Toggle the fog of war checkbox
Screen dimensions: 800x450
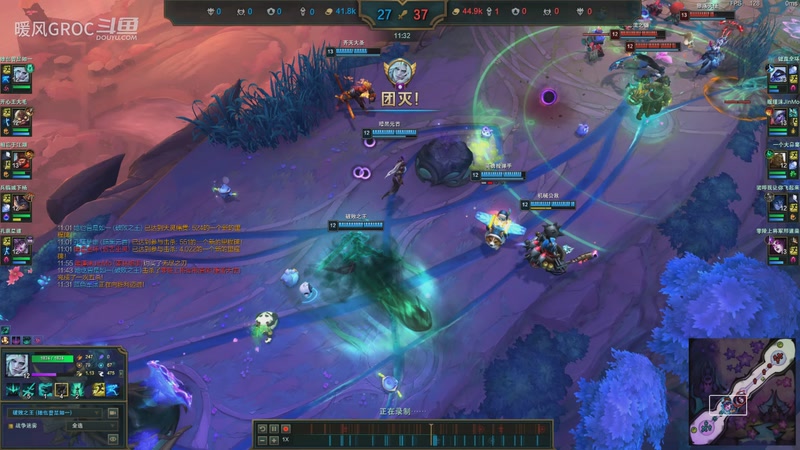9,425
